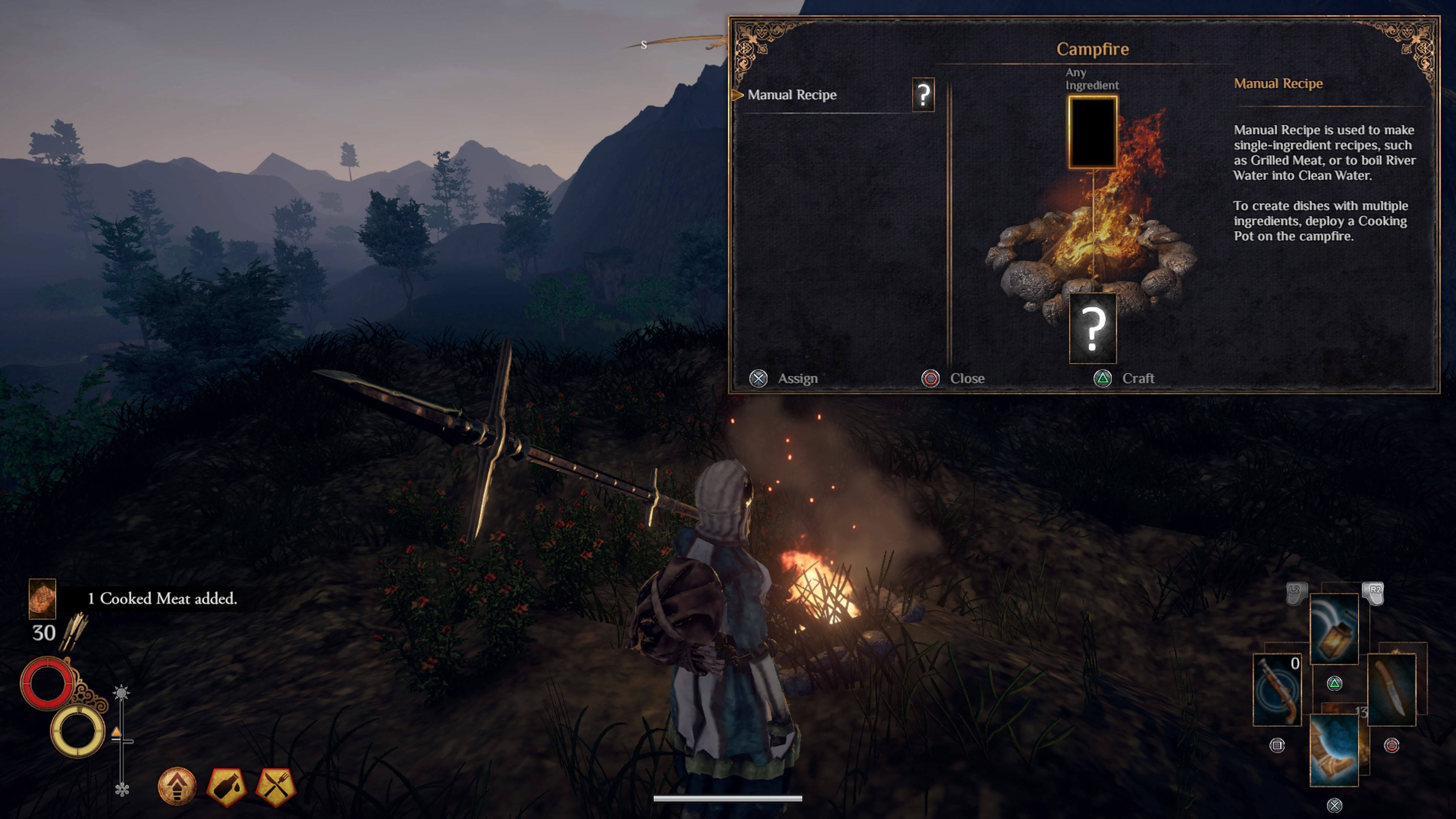Select the knife quick slot
Screen dimensions: 1456x819
click(x=1391, y=690)
